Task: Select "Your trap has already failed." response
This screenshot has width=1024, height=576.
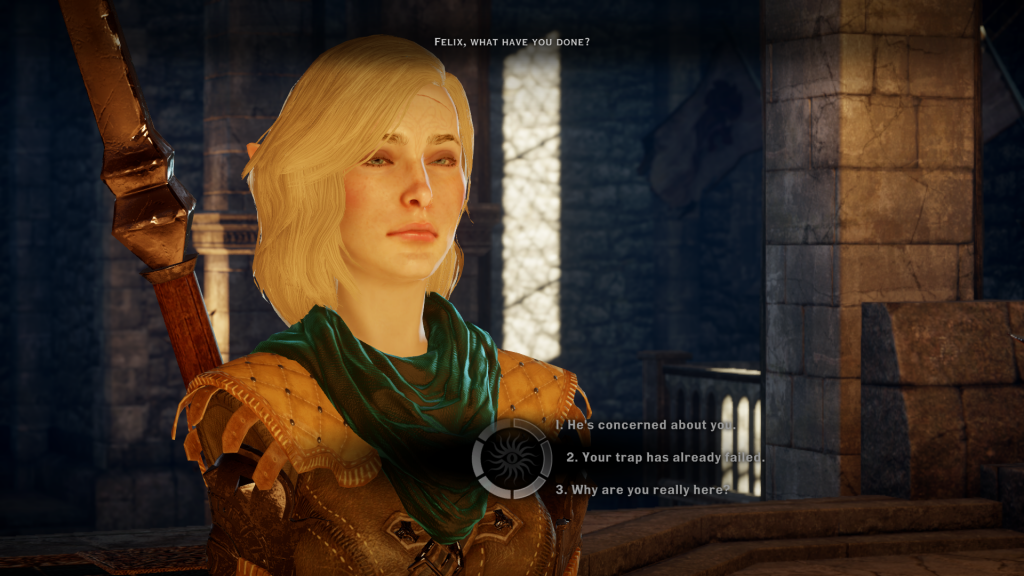Action: (x=665, y=457)
